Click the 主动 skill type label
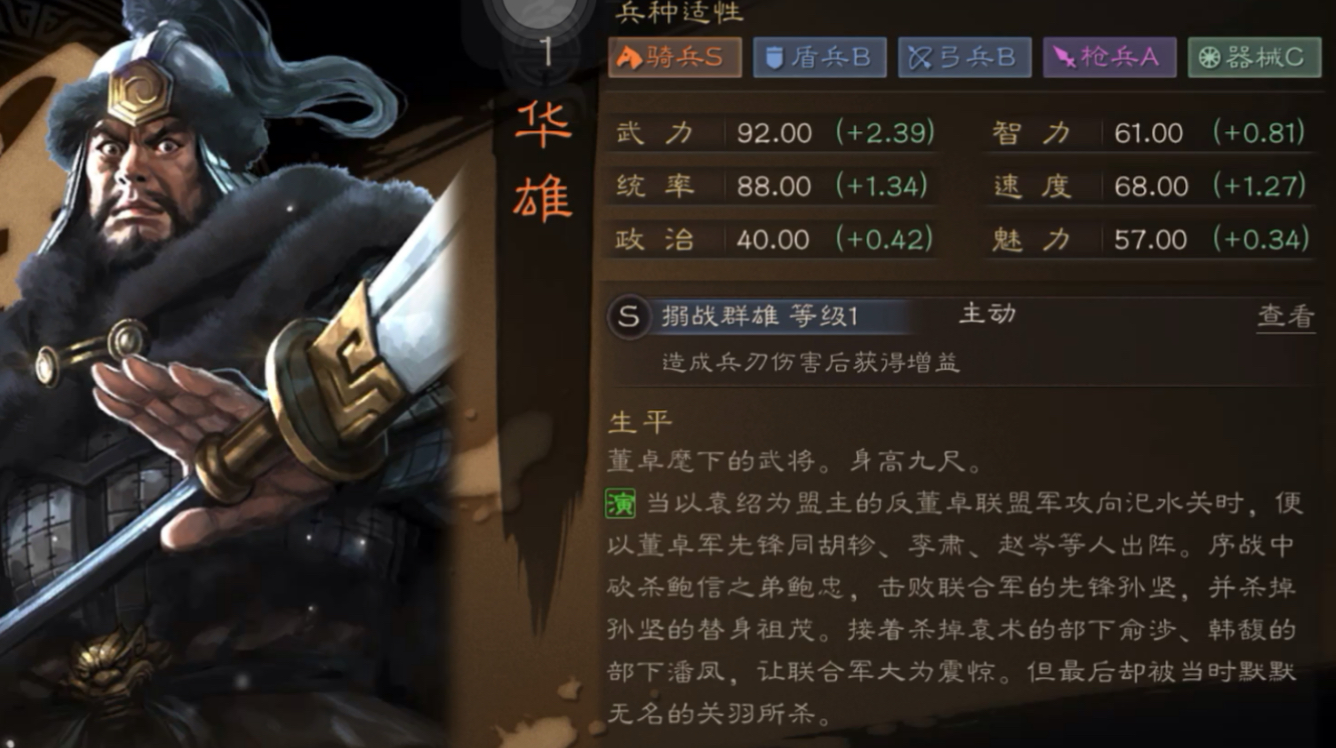 (988, 313)
